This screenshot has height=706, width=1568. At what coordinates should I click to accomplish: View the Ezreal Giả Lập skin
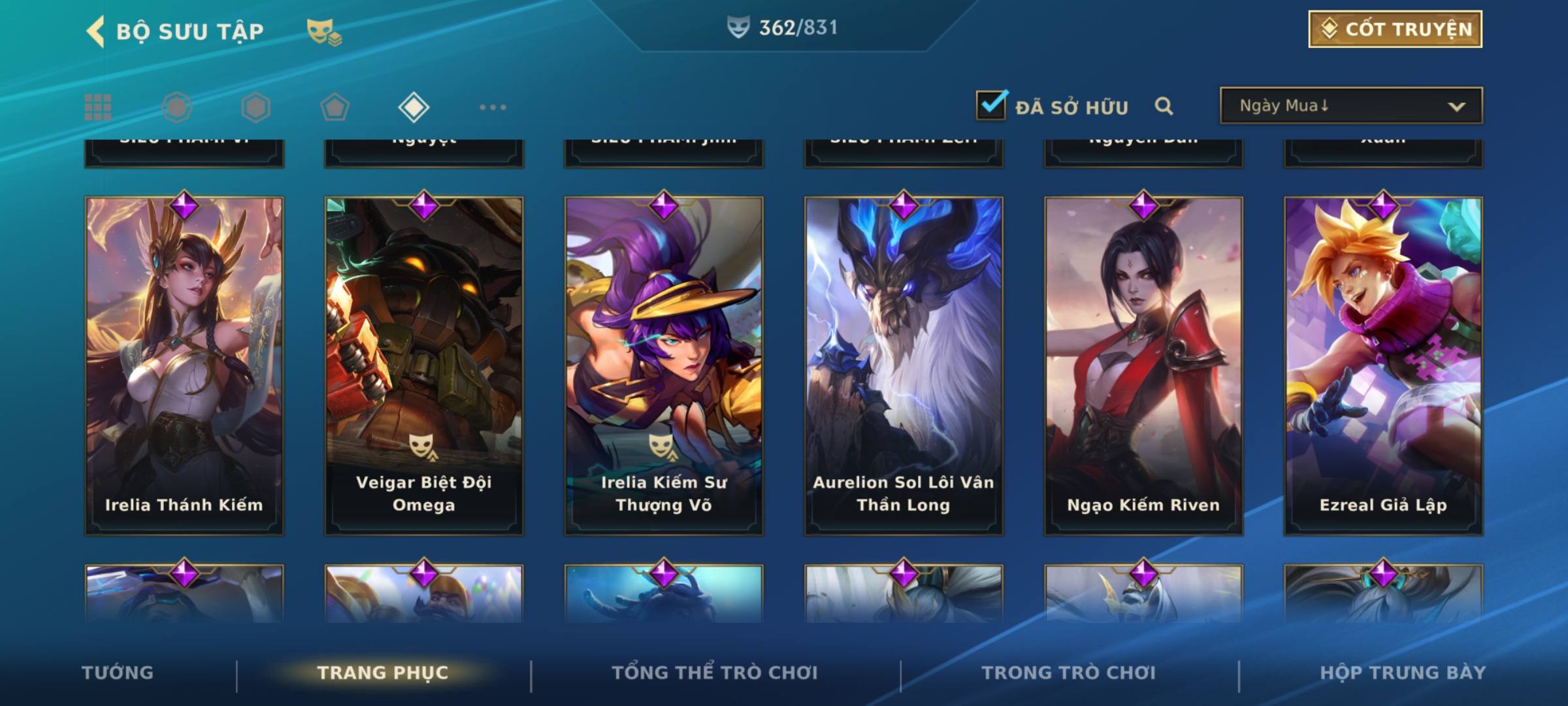click(x=1383, y=366)
